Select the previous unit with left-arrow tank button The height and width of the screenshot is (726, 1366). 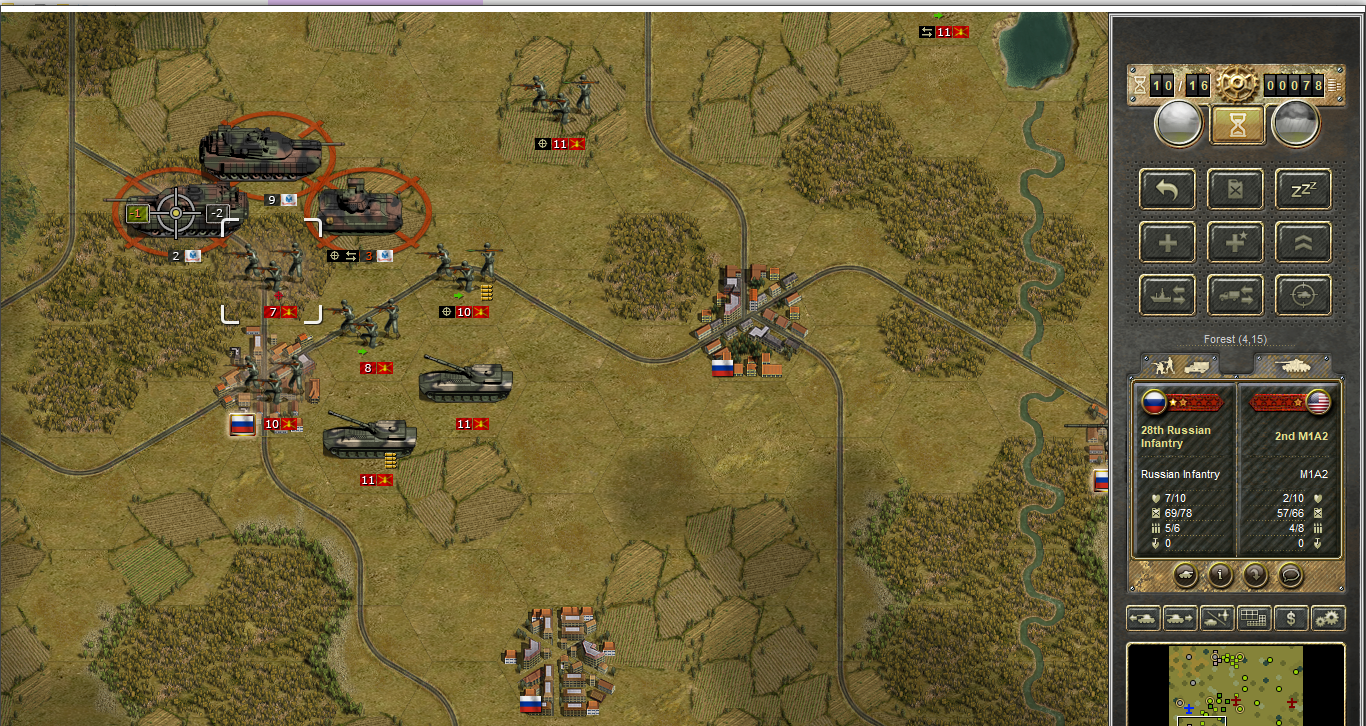(1144, 619)
